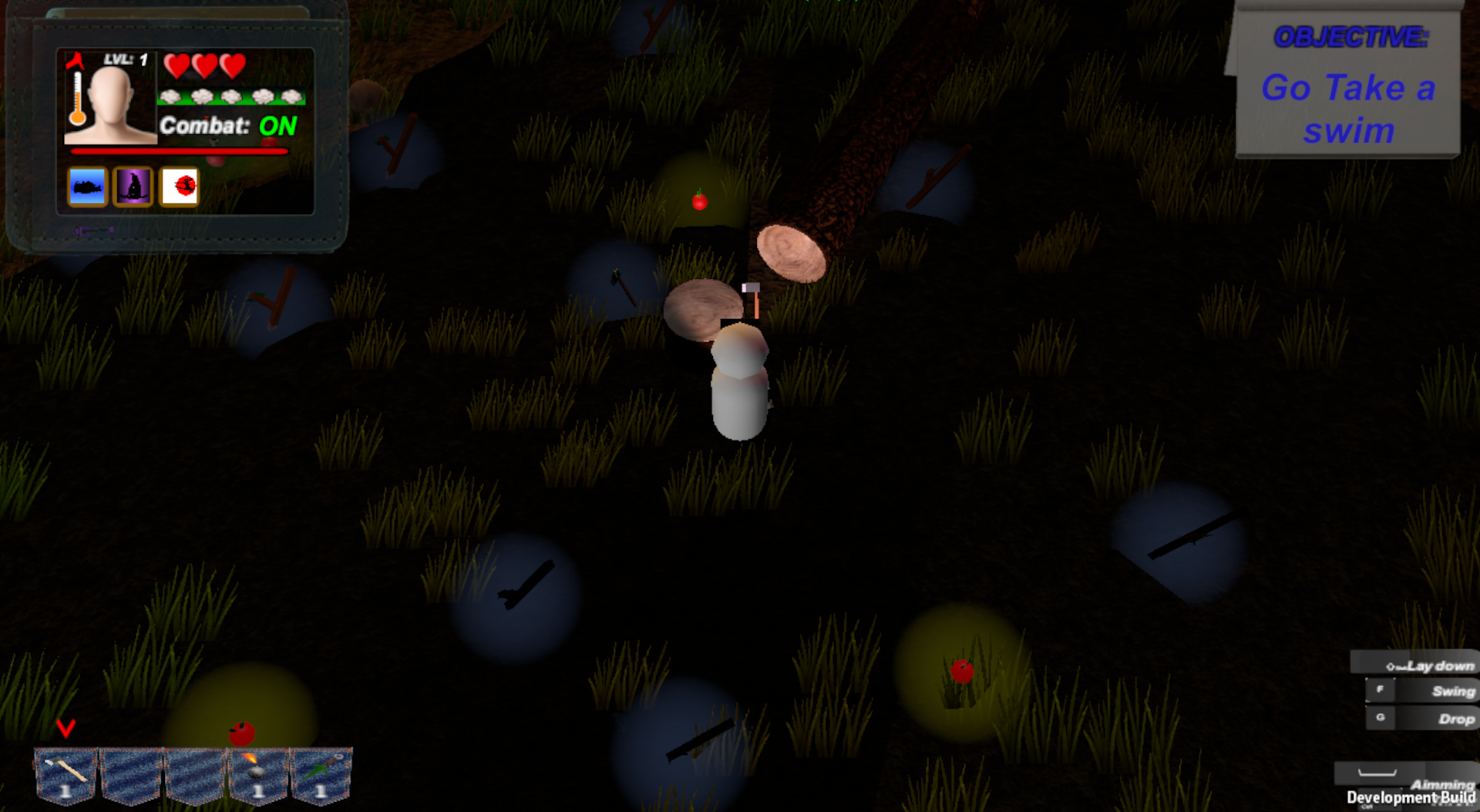Viewport: 1480px width, 812px height.
Task: Click the Swing keybind toggle labeled F
Action: click(x=1380, y=690)
